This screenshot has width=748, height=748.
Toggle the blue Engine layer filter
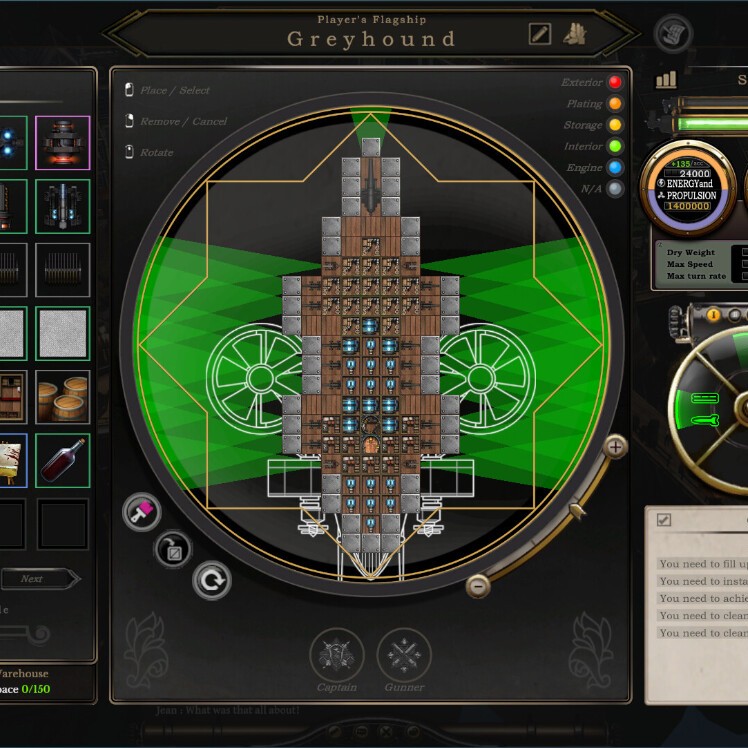(615, 168)
